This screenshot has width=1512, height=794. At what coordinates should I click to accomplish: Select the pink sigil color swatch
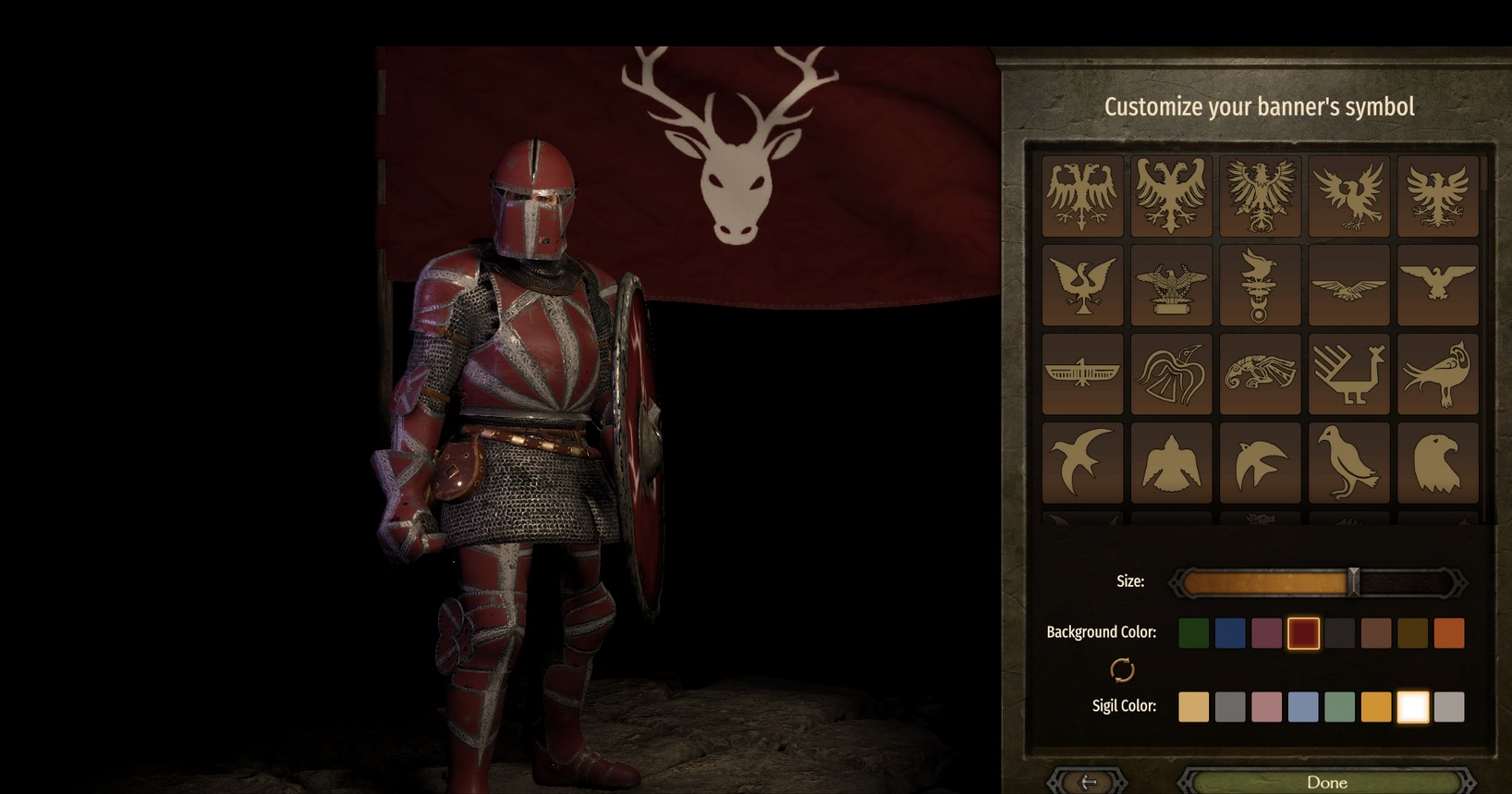(1266, 707)
